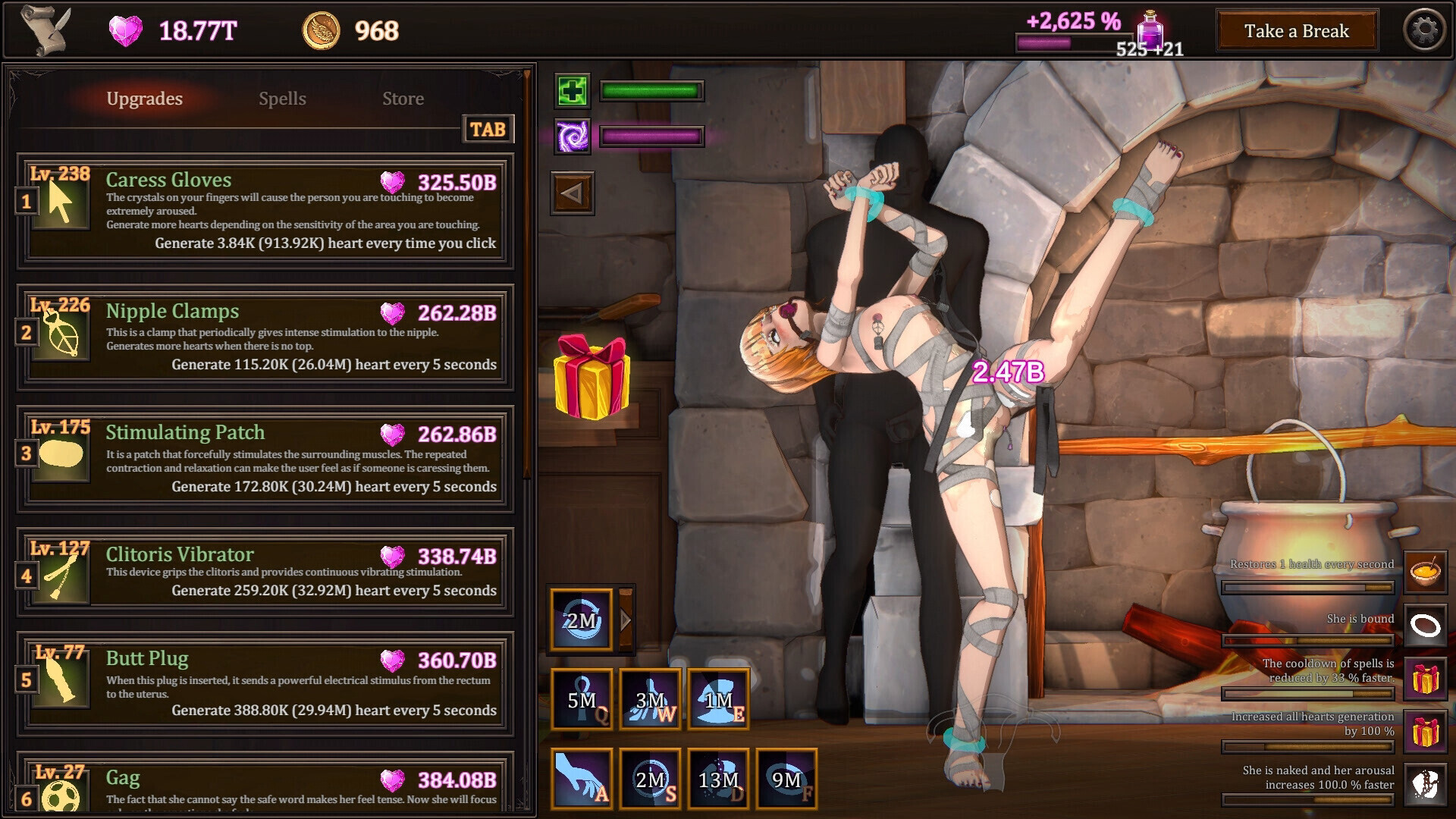Open the quill and scroll log icon
Viewport: 1456px width, 819px height.
[x=45, y=30]
